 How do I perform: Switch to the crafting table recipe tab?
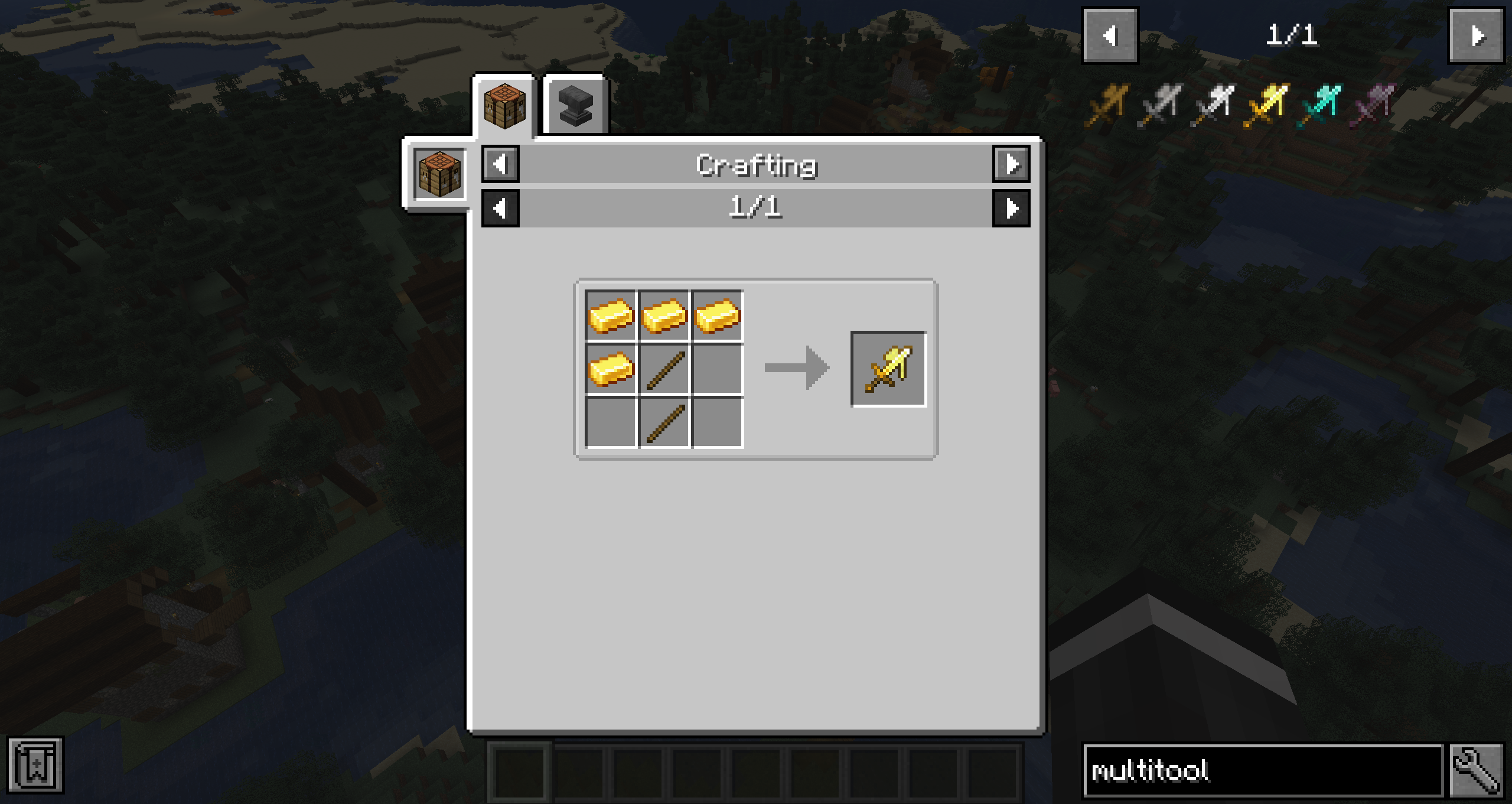[x=504, y=105]
